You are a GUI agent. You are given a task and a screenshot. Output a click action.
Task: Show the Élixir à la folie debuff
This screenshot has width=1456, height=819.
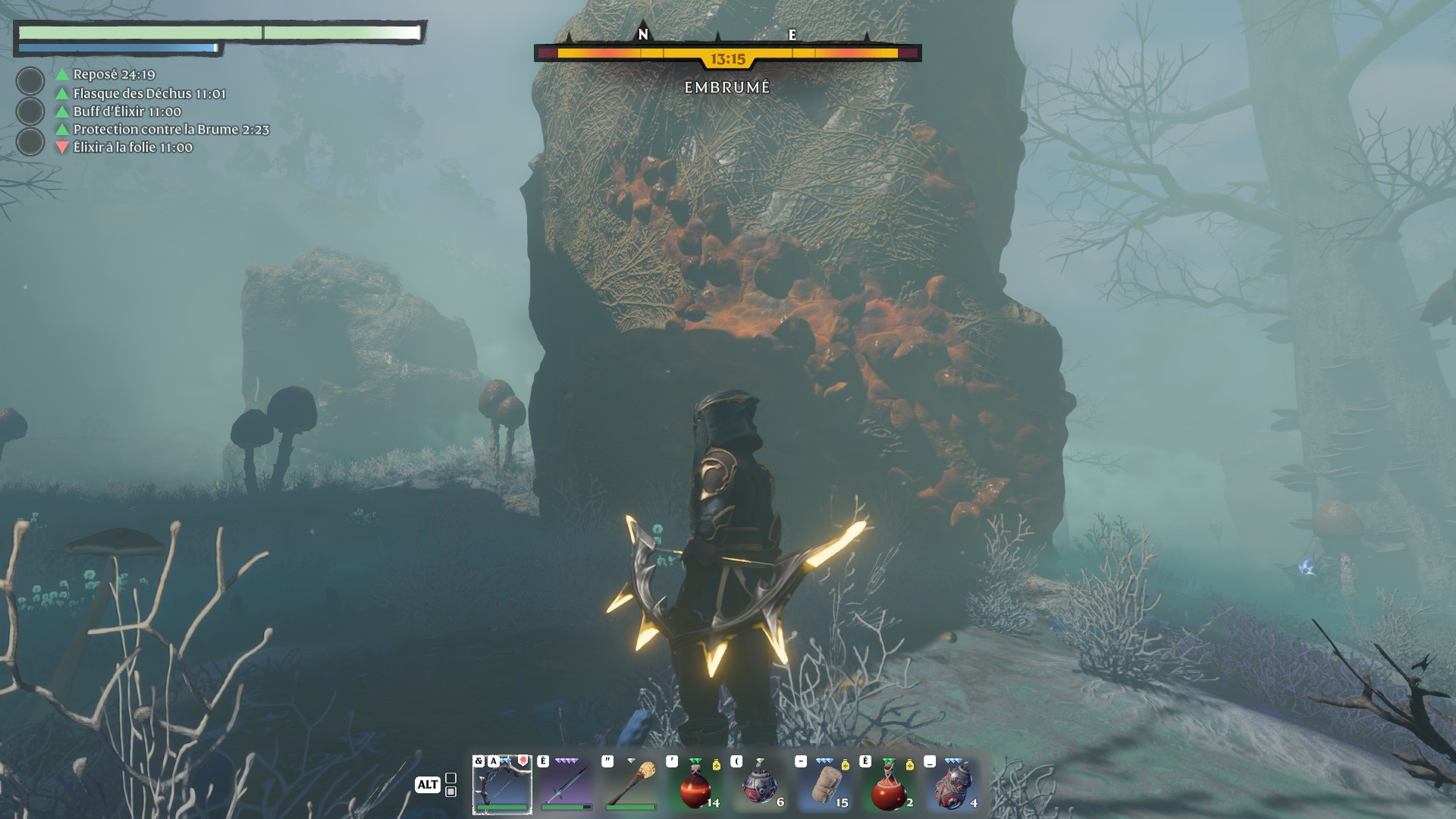point(133,148)
